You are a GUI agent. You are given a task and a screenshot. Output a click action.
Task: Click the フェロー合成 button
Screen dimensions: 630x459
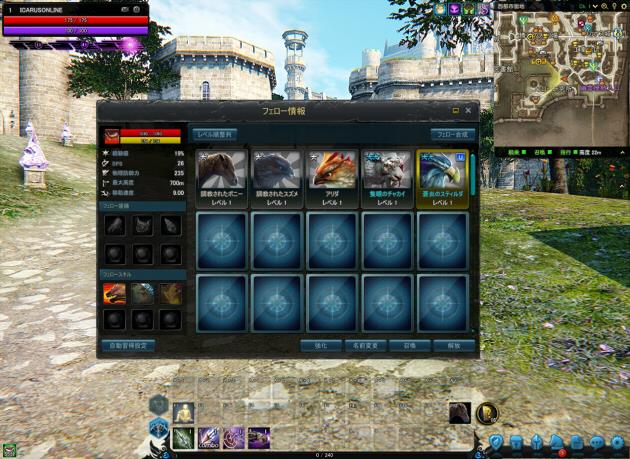[x=453, y=133]
